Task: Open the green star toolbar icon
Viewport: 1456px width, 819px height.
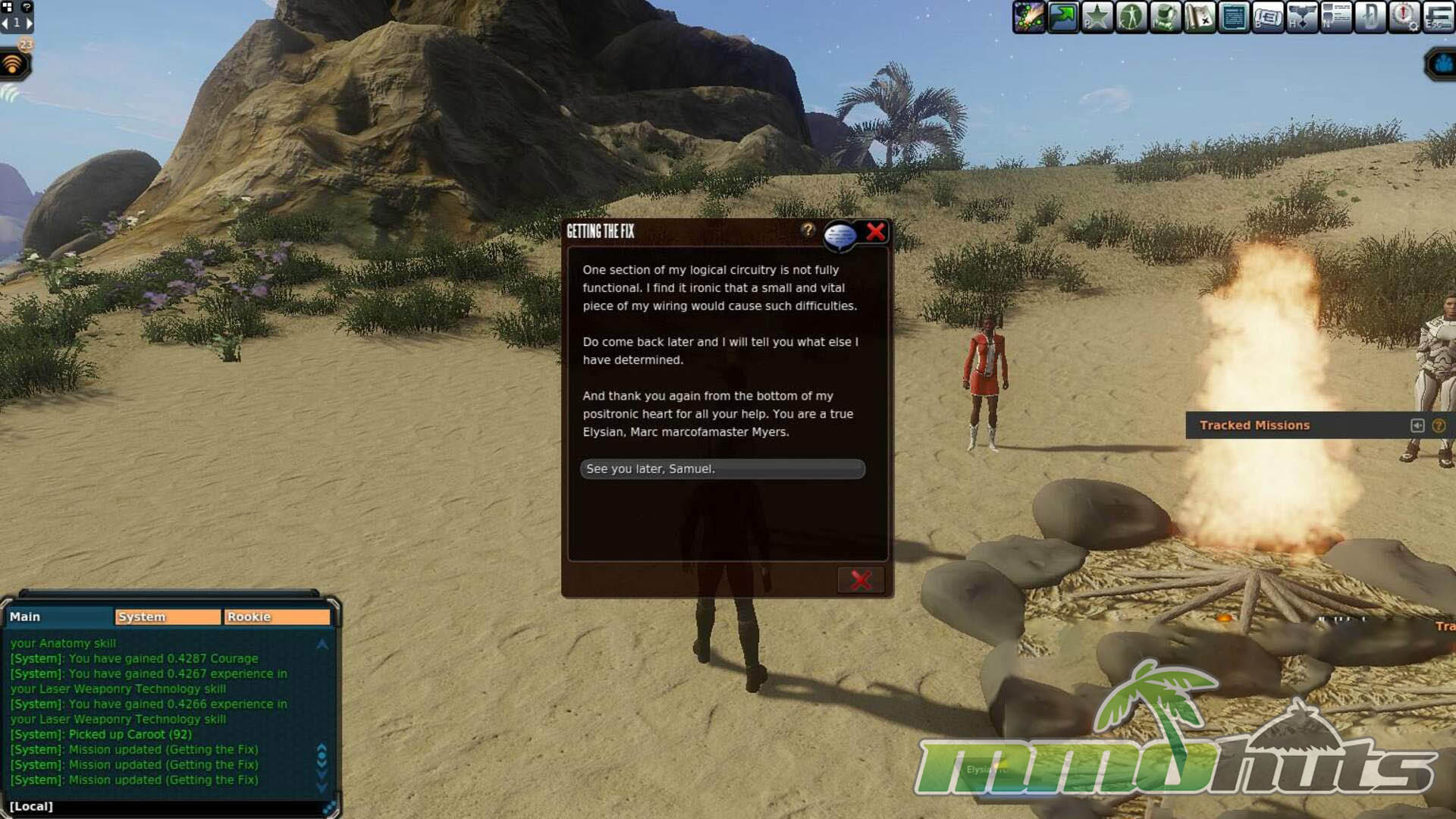Action: click(x=1097, y=17)
